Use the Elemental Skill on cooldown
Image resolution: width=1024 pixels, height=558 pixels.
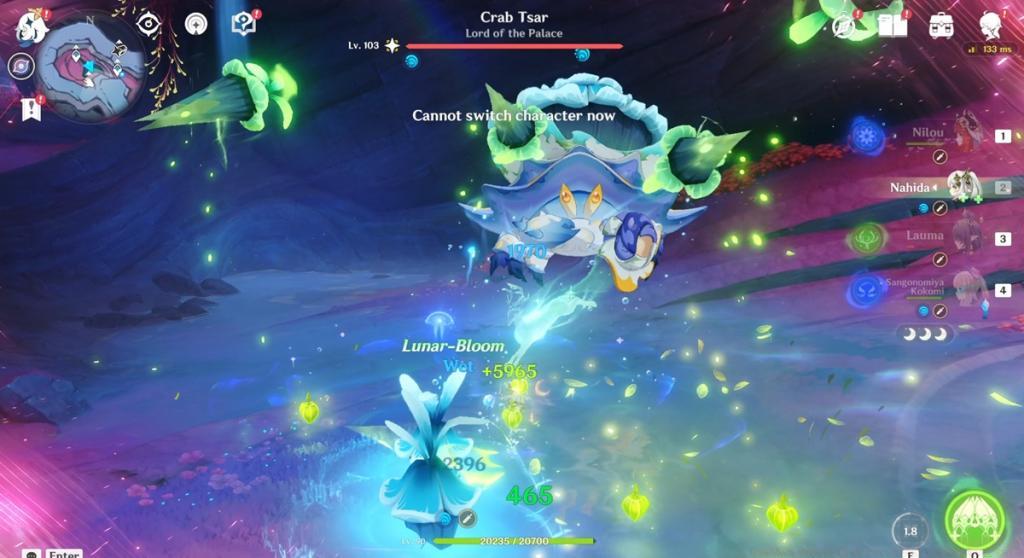[x=909, y=532]
